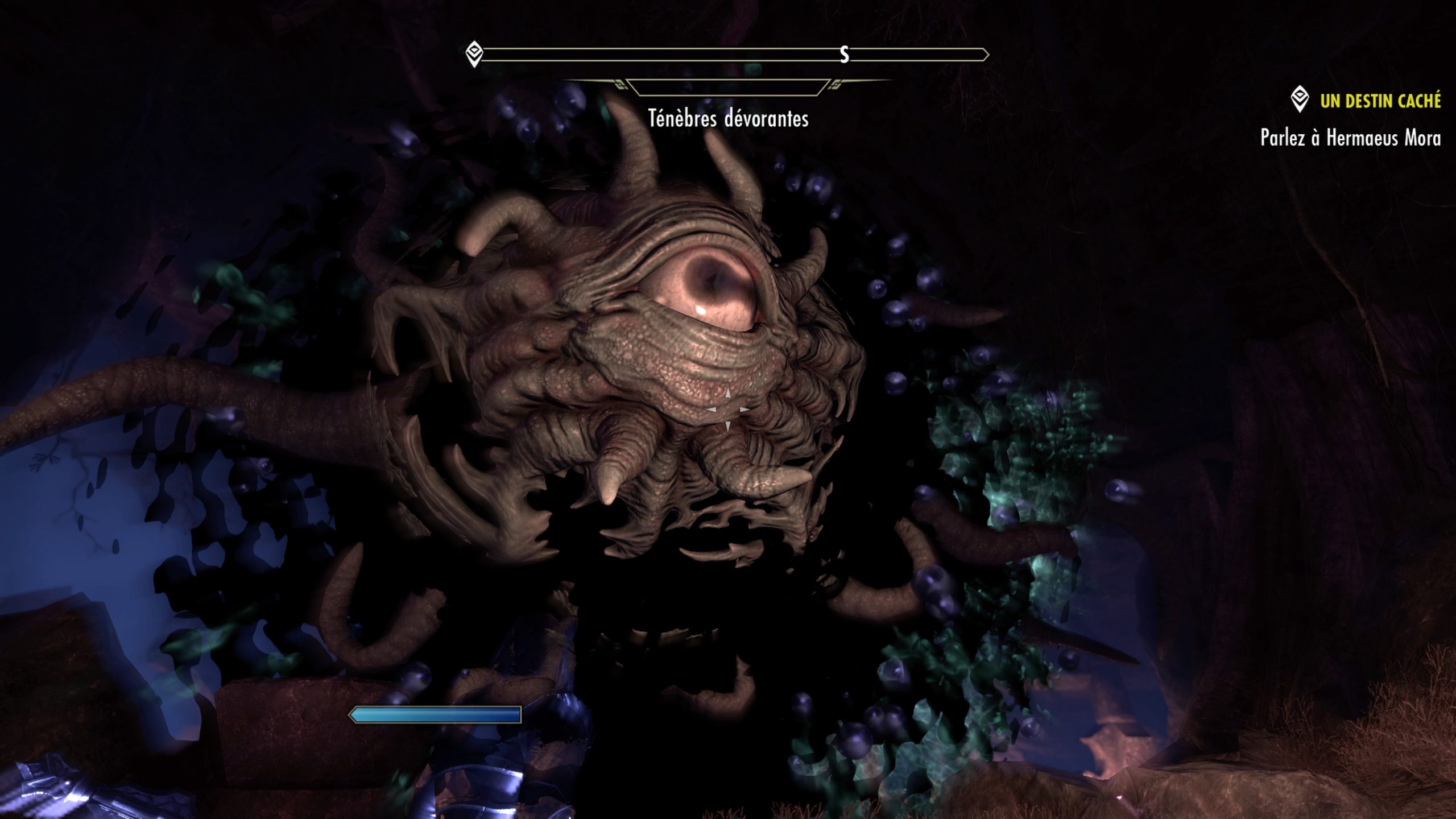
Task: Click the quest marker on the compass bar
Action: pos(474,55)
